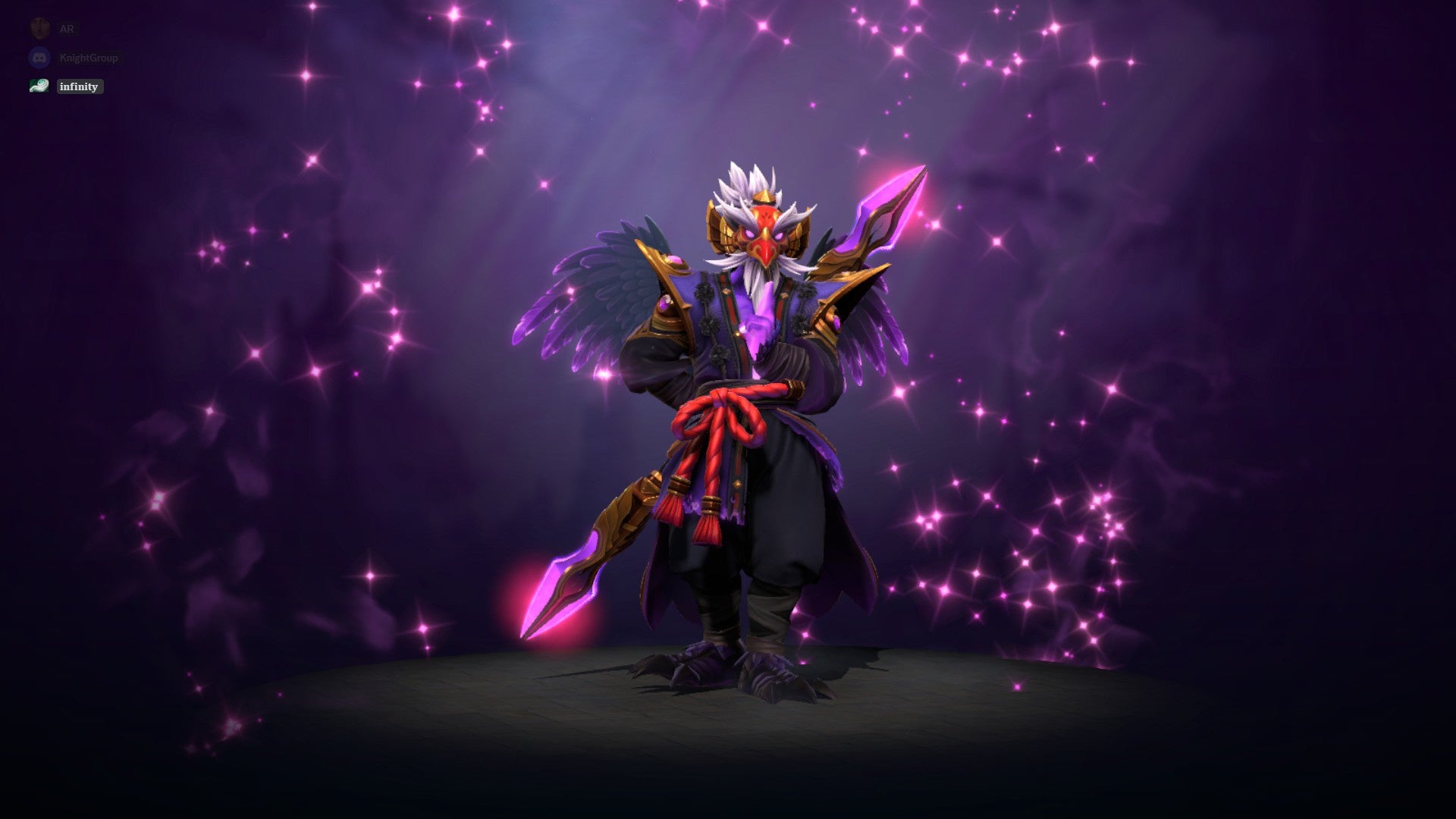Select the Discord icon beside KnightGroup

point(39,57)
